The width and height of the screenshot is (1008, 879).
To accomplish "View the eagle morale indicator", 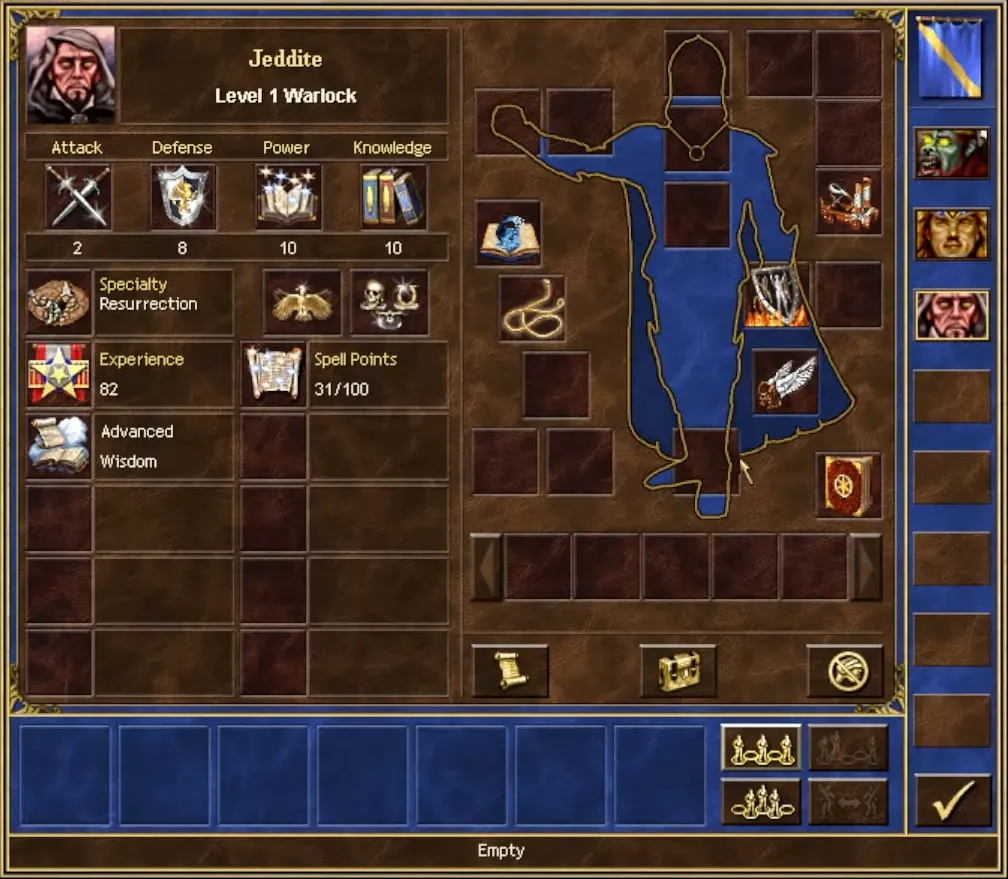I will point(302,302).
